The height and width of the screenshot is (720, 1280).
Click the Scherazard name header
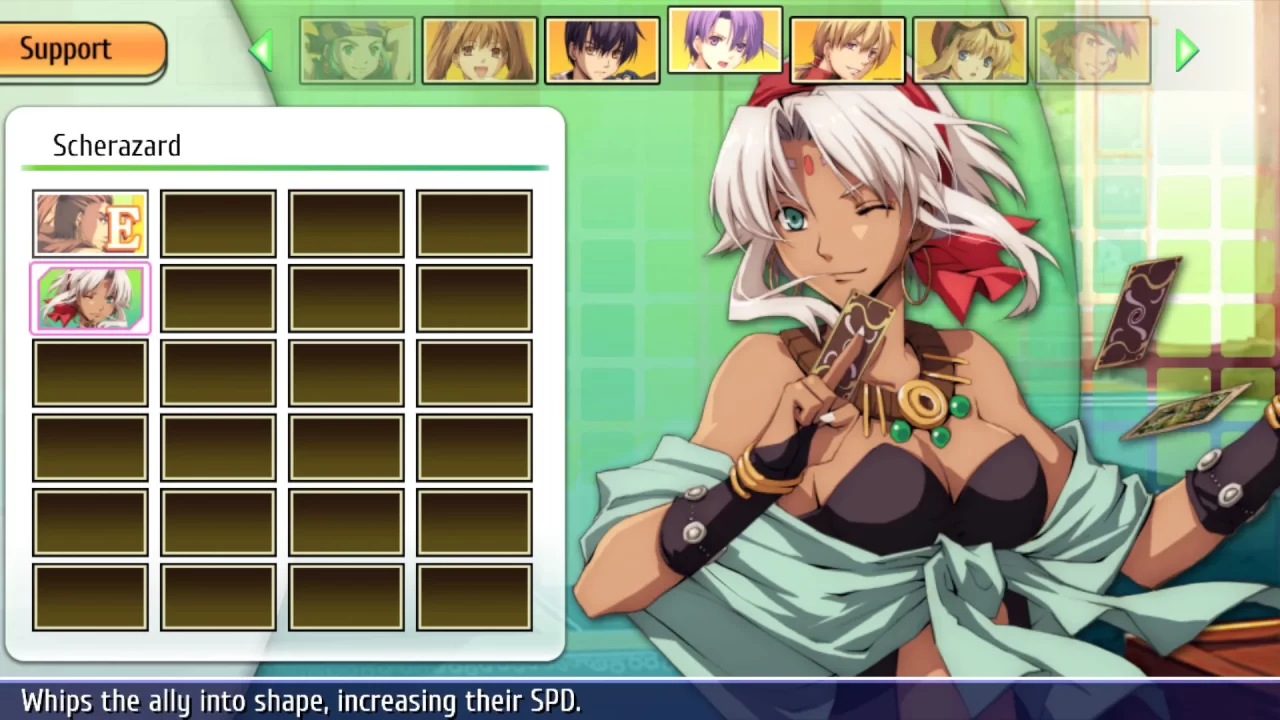click(x=117, y=146)
